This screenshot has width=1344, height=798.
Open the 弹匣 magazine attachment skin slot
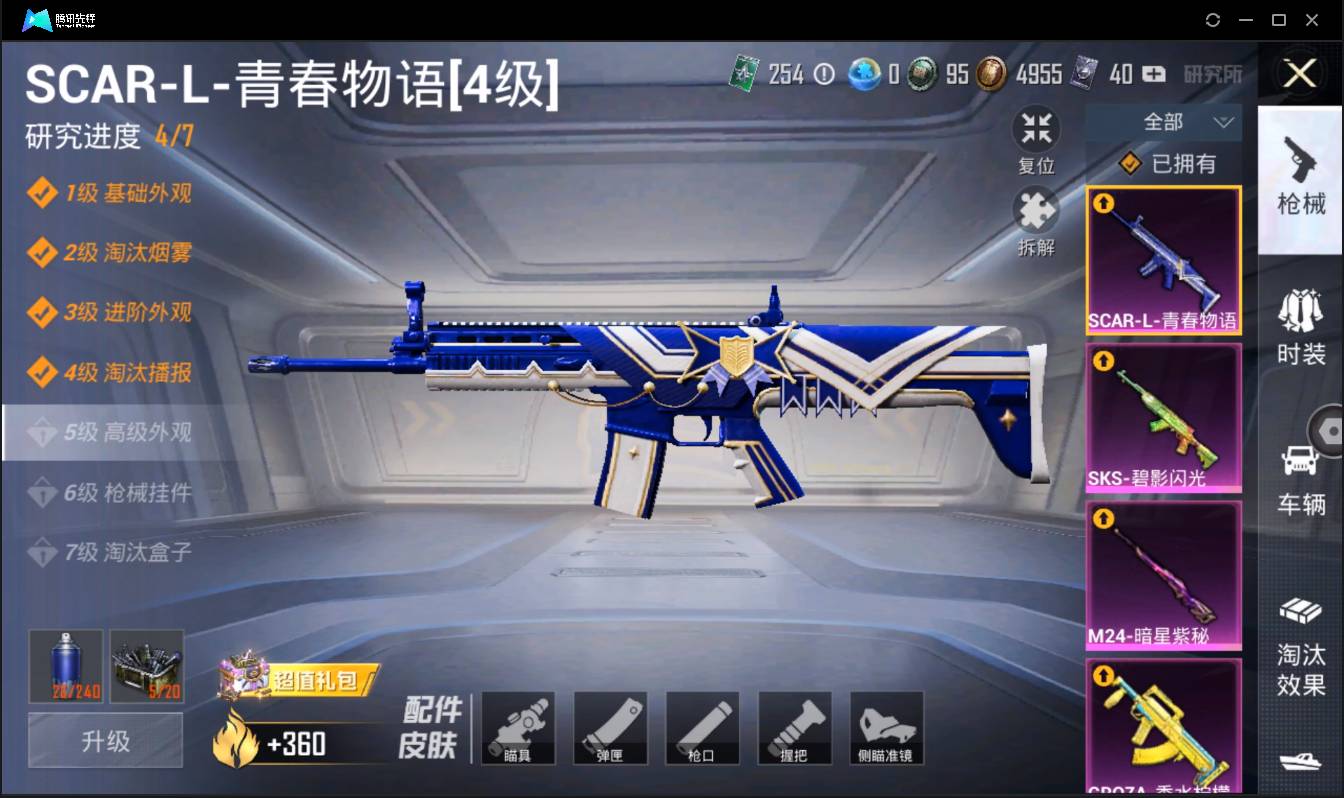point(611,728)
